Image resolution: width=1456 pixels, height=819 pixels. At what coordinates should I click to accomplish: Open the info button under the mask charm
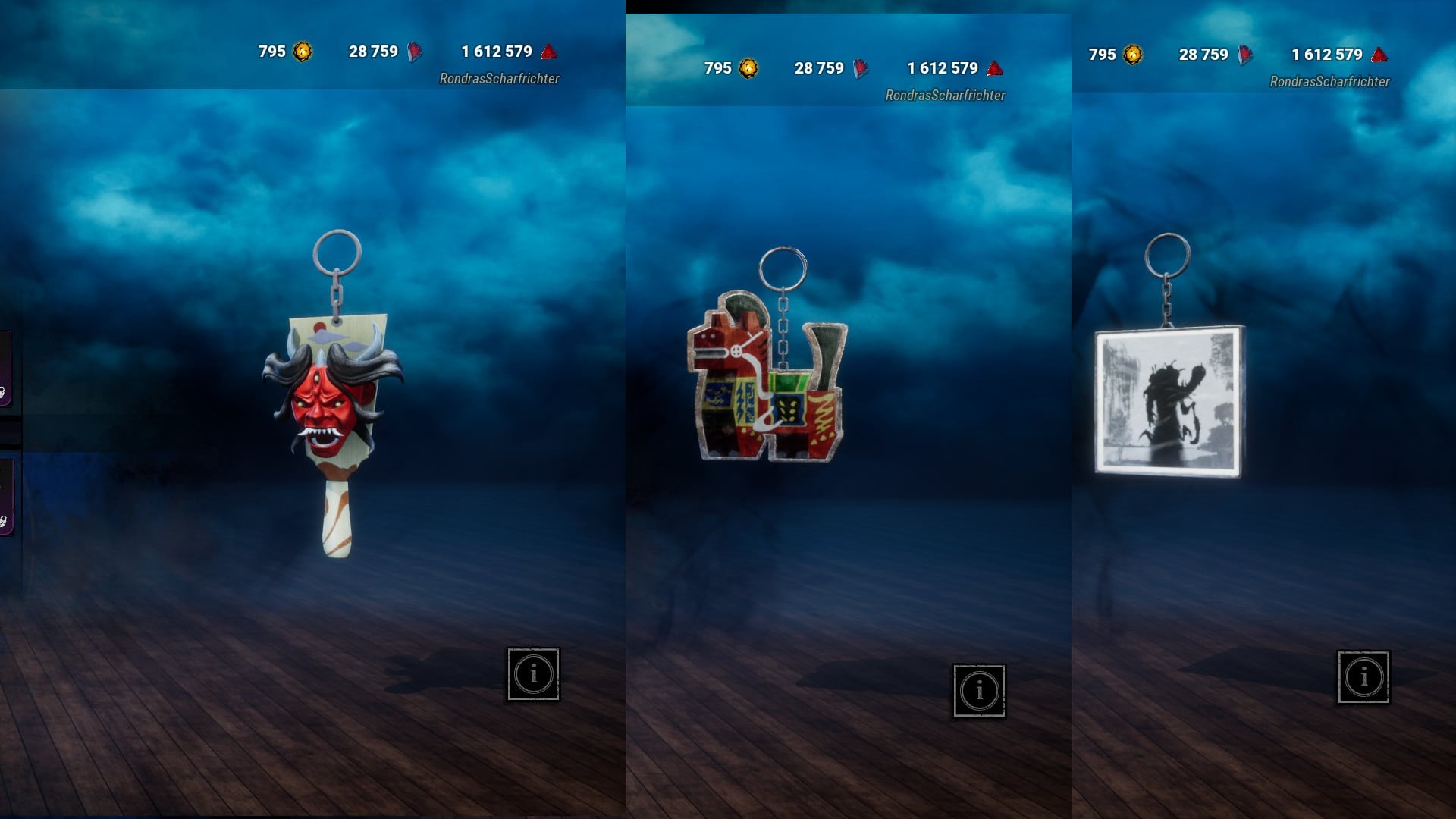tap(532, 673)
